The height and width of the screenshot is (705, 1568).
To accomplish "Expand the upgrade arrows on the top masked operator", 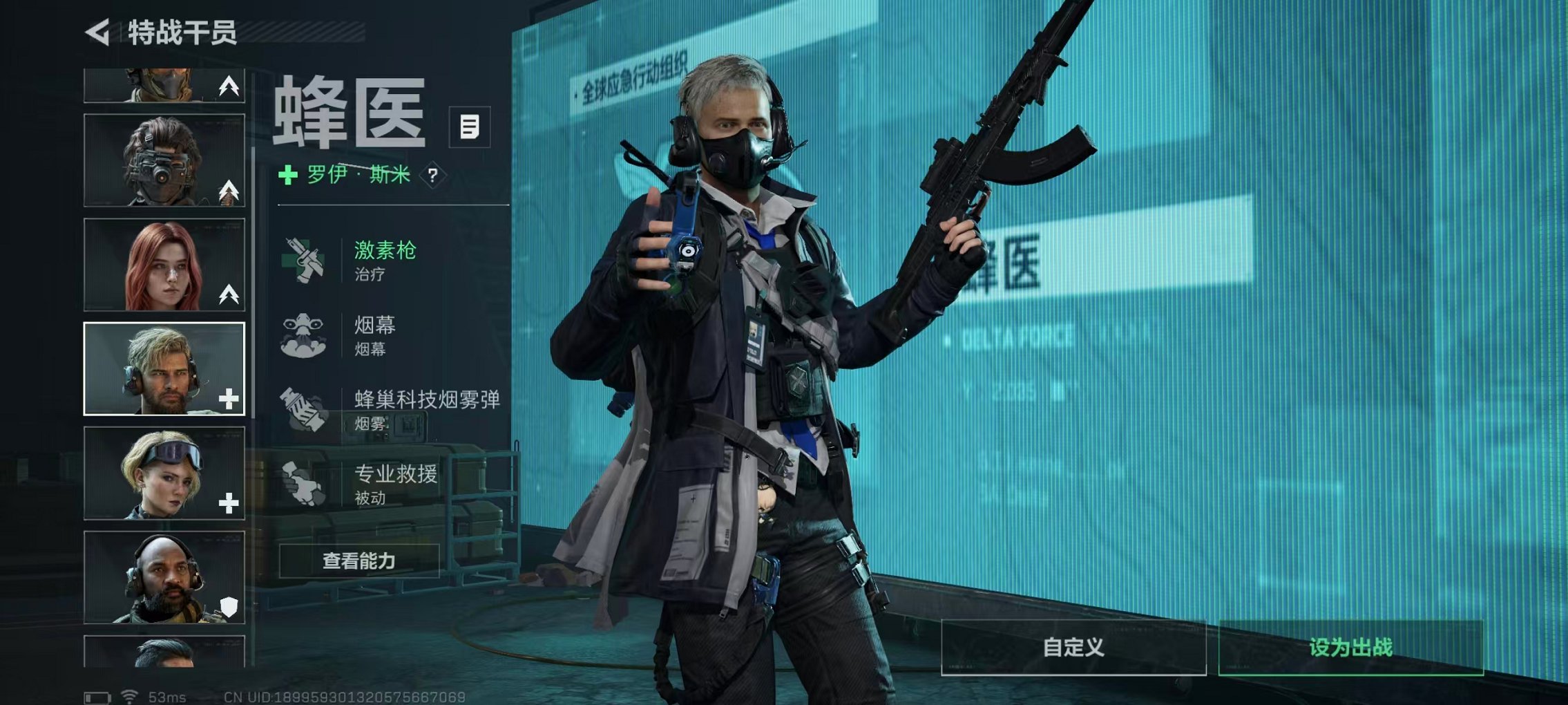I will click(228, 85).
